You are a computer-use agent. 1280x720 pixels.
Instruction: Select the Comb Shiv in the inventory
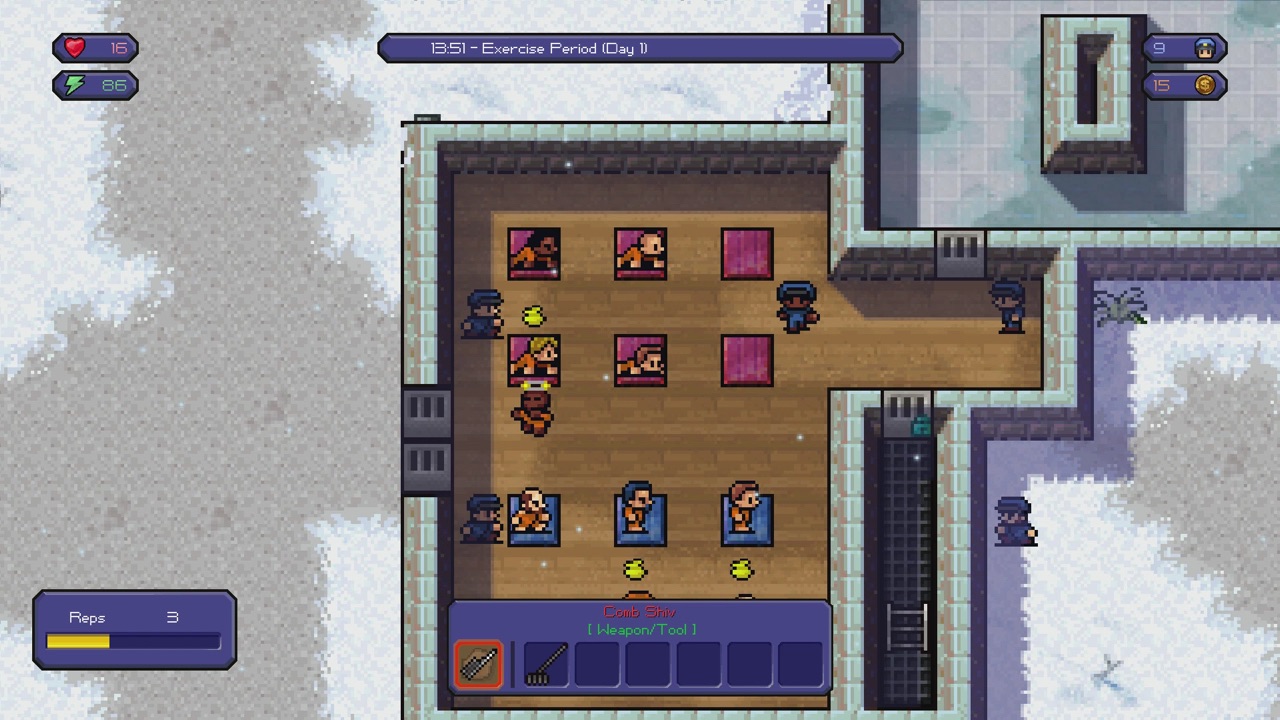pos(477,665)
